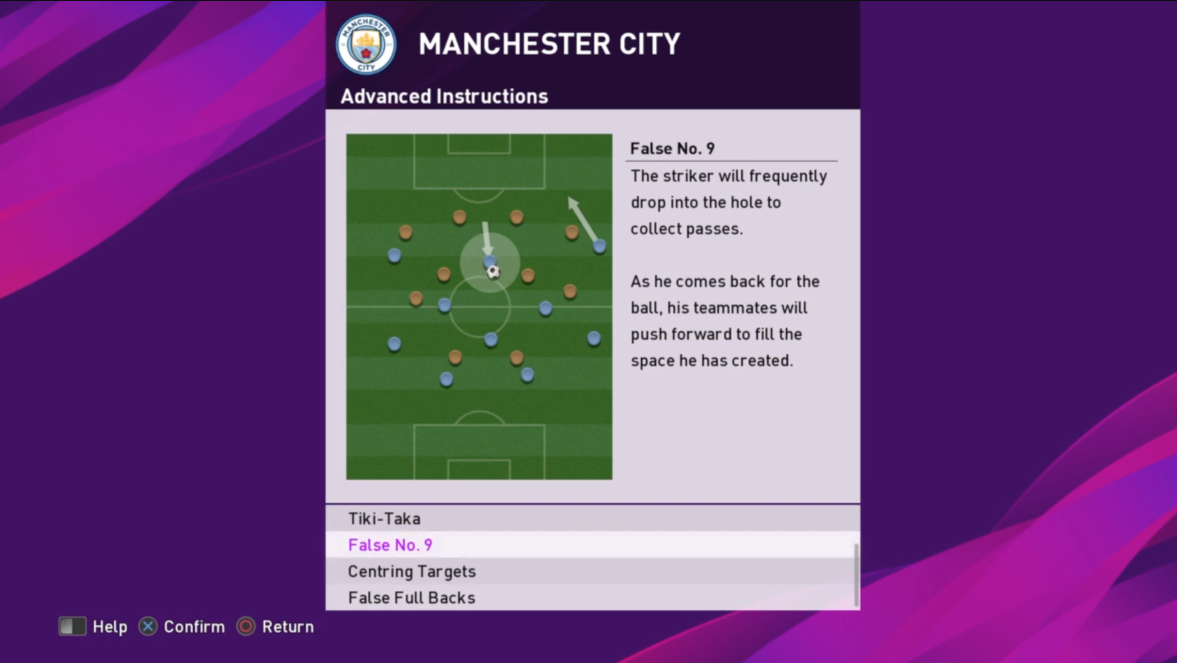Select the False Full Backs entry
The width and height of the screenshot is (1177, 663).
[x=412, y=598]
